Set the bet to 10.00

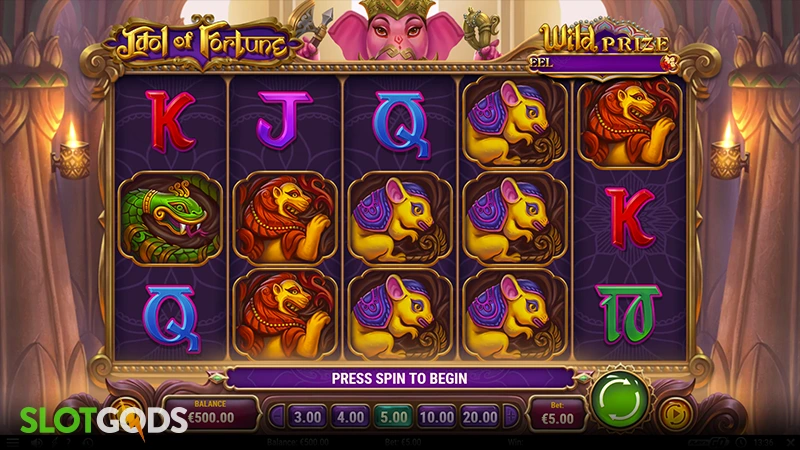pos(437,413)
